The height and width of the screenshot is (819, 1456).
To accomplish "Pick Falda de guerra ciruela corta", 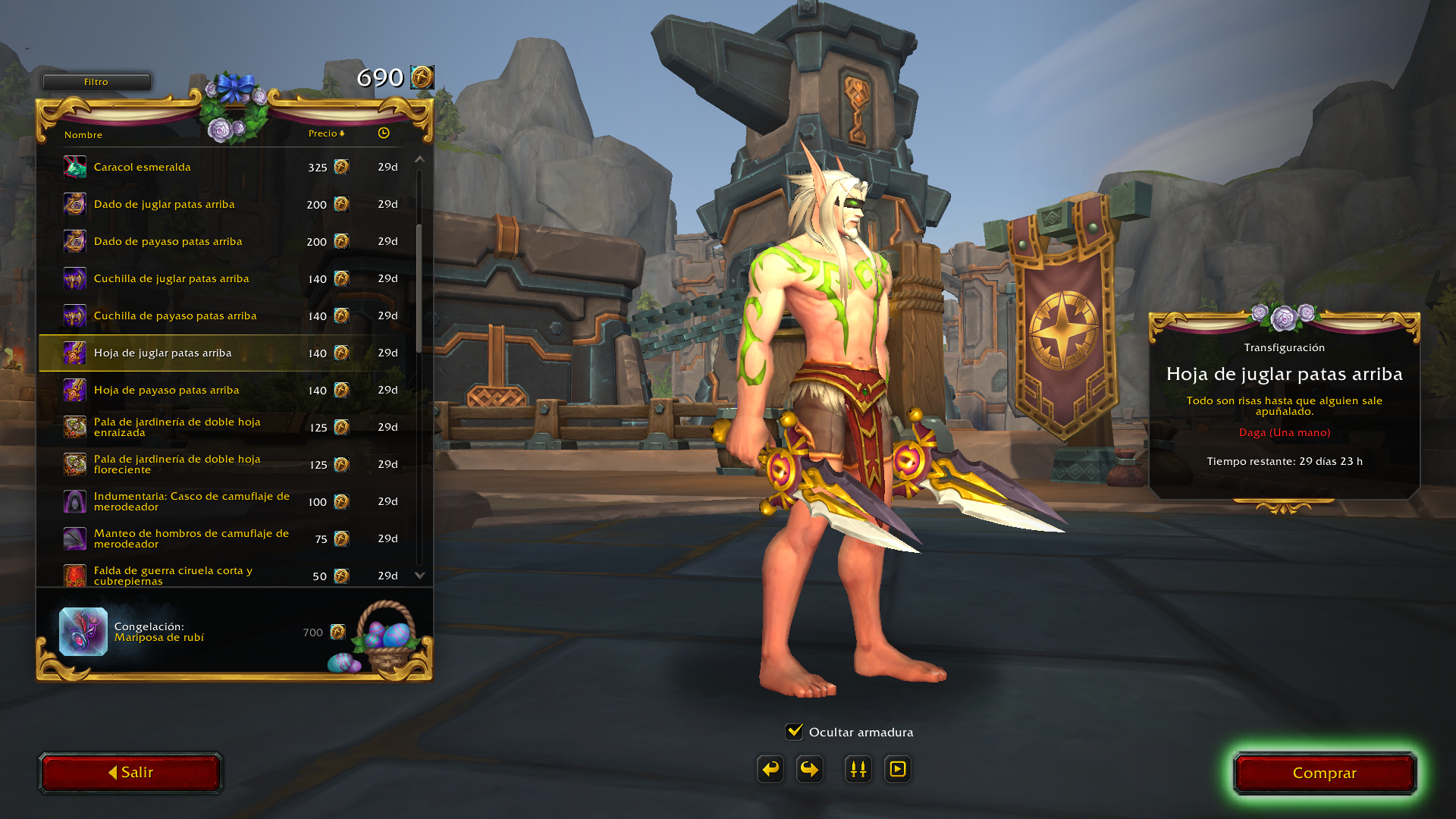I will pyautogui.click(x=173, y=575).
